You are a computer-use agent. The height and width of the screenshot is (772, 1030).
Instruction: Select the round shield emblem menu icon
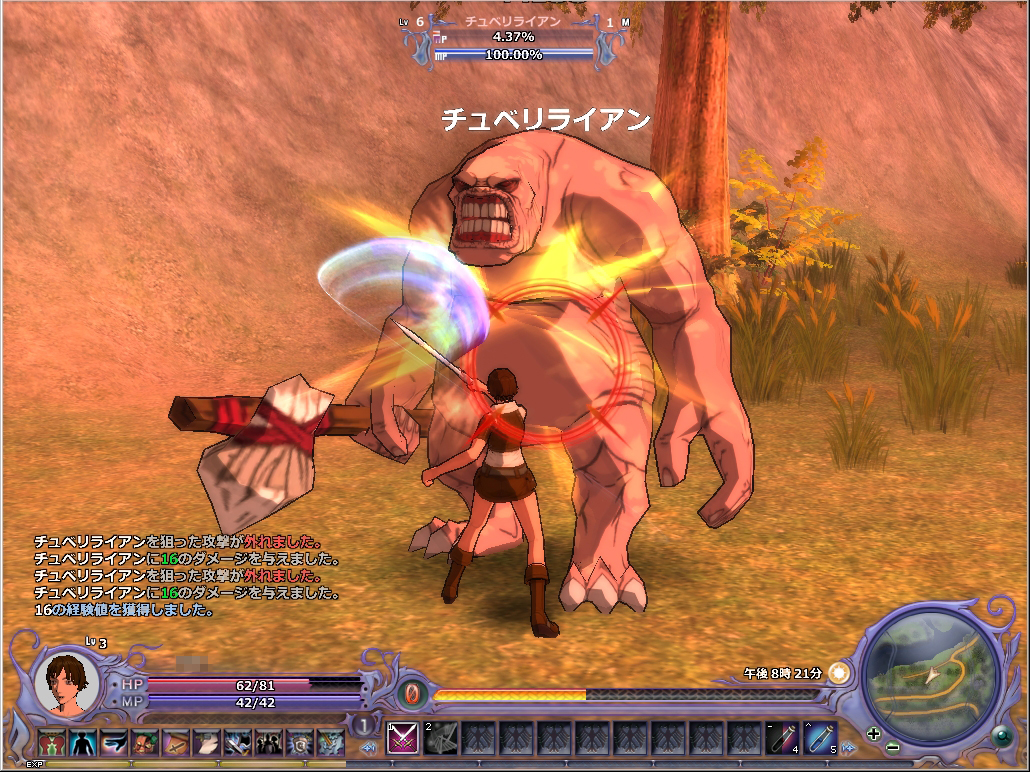(299, 742)
